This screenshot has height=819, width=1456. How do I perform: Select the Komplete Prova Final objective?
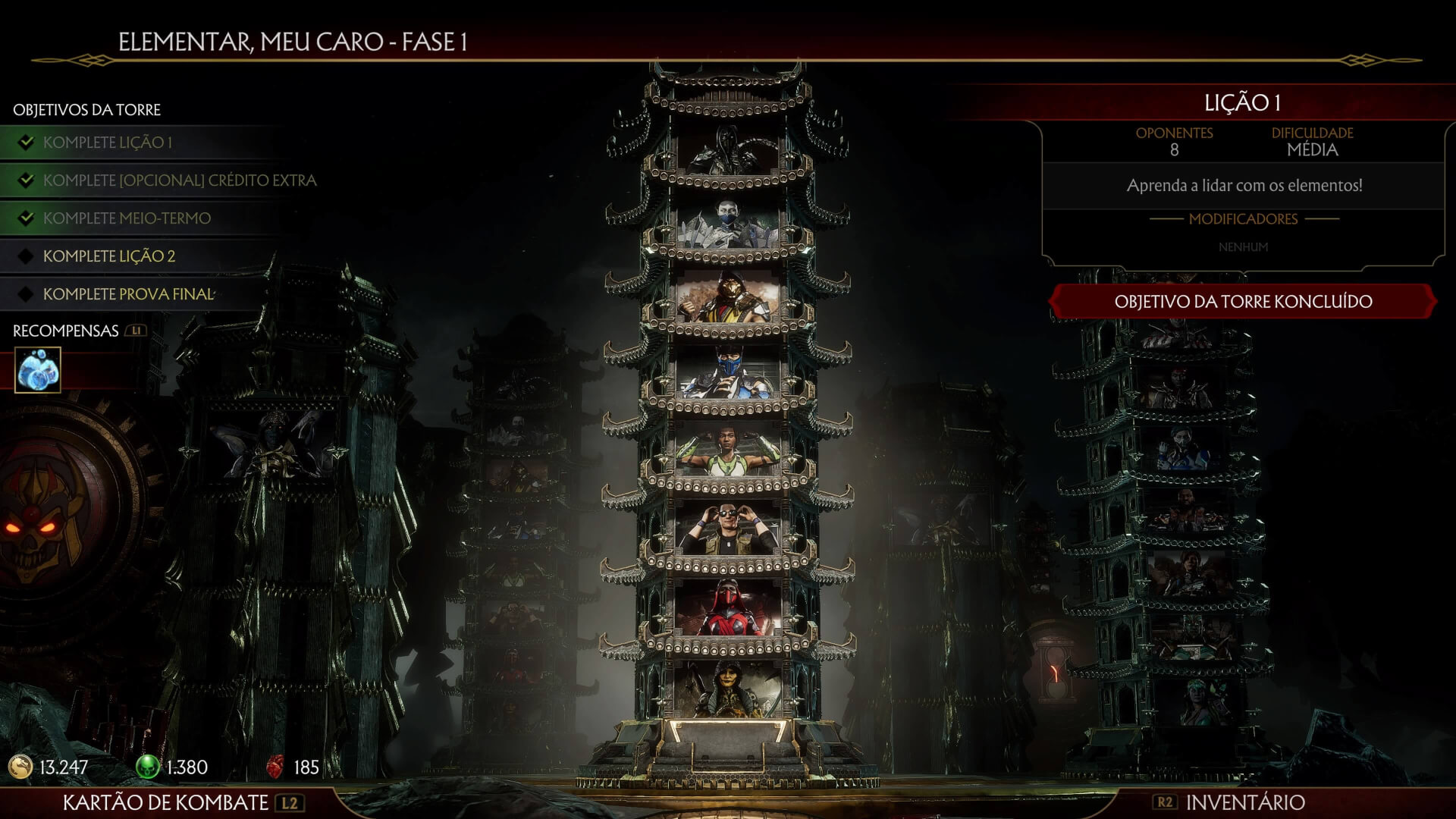coord(128,294)
